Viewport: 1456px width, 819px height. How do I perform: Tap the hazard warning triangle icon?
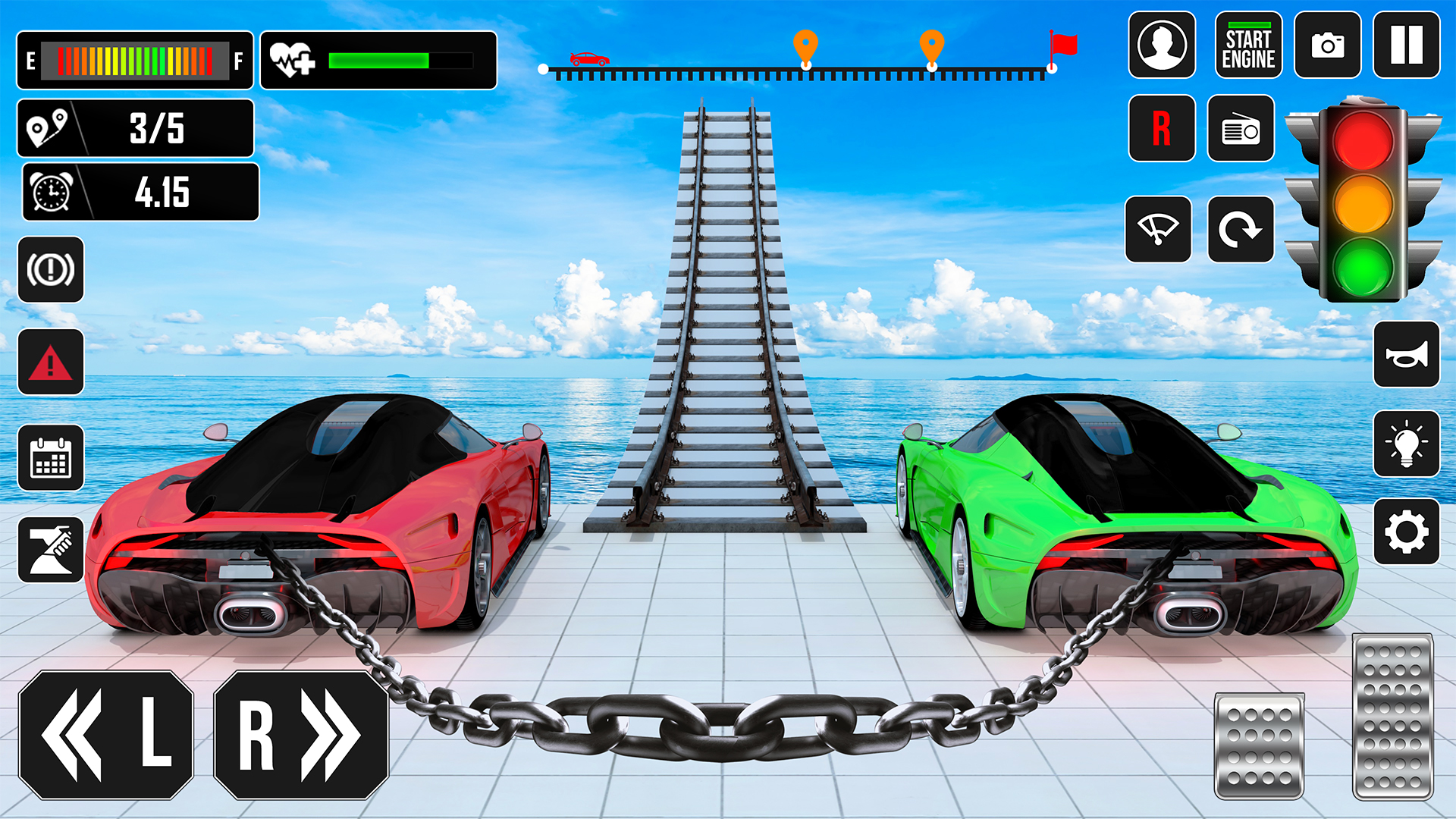(50, 363)
